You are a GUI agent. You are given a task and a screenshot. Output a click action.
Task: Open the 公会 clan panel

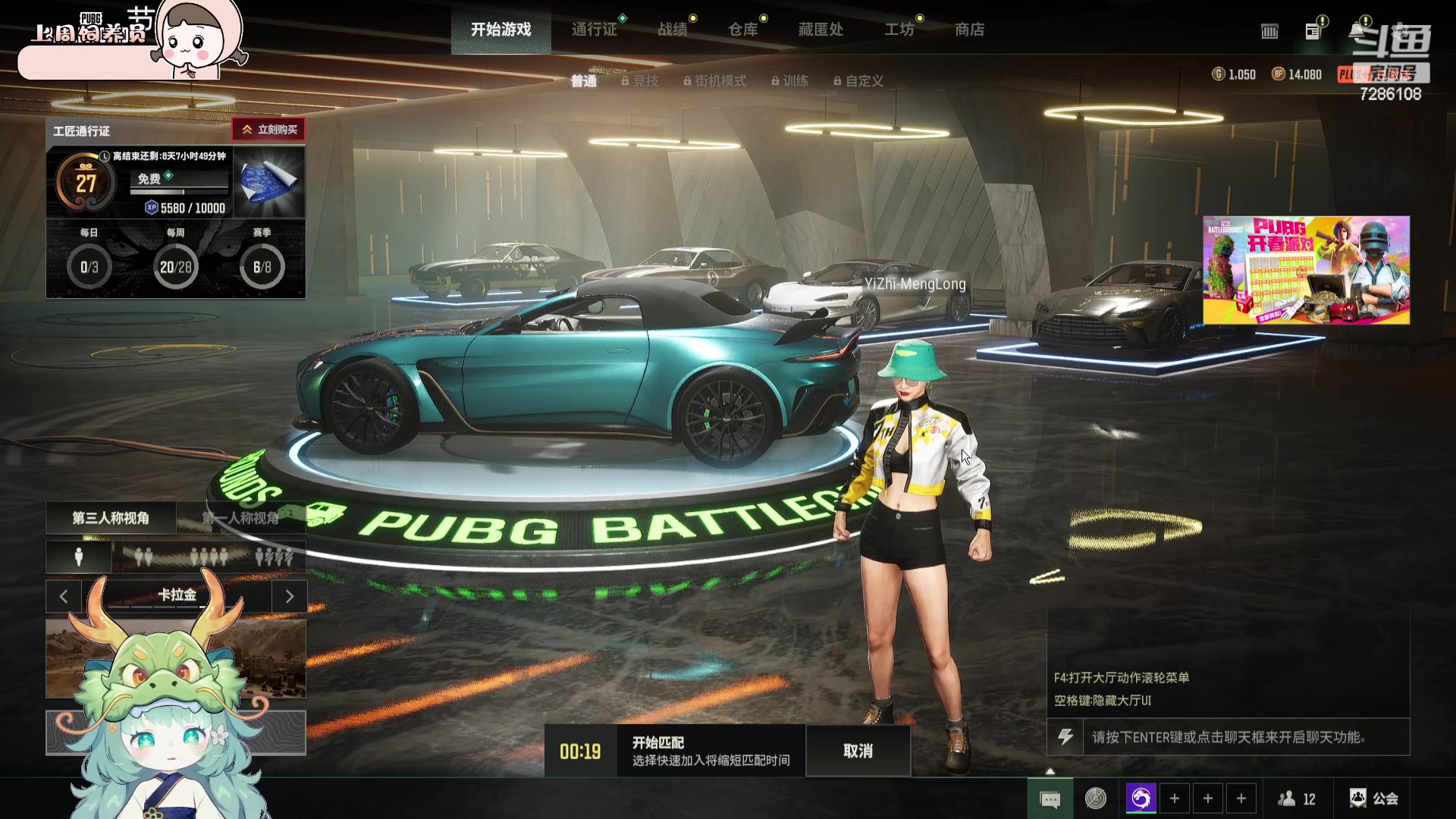(x=1374, y=799)
